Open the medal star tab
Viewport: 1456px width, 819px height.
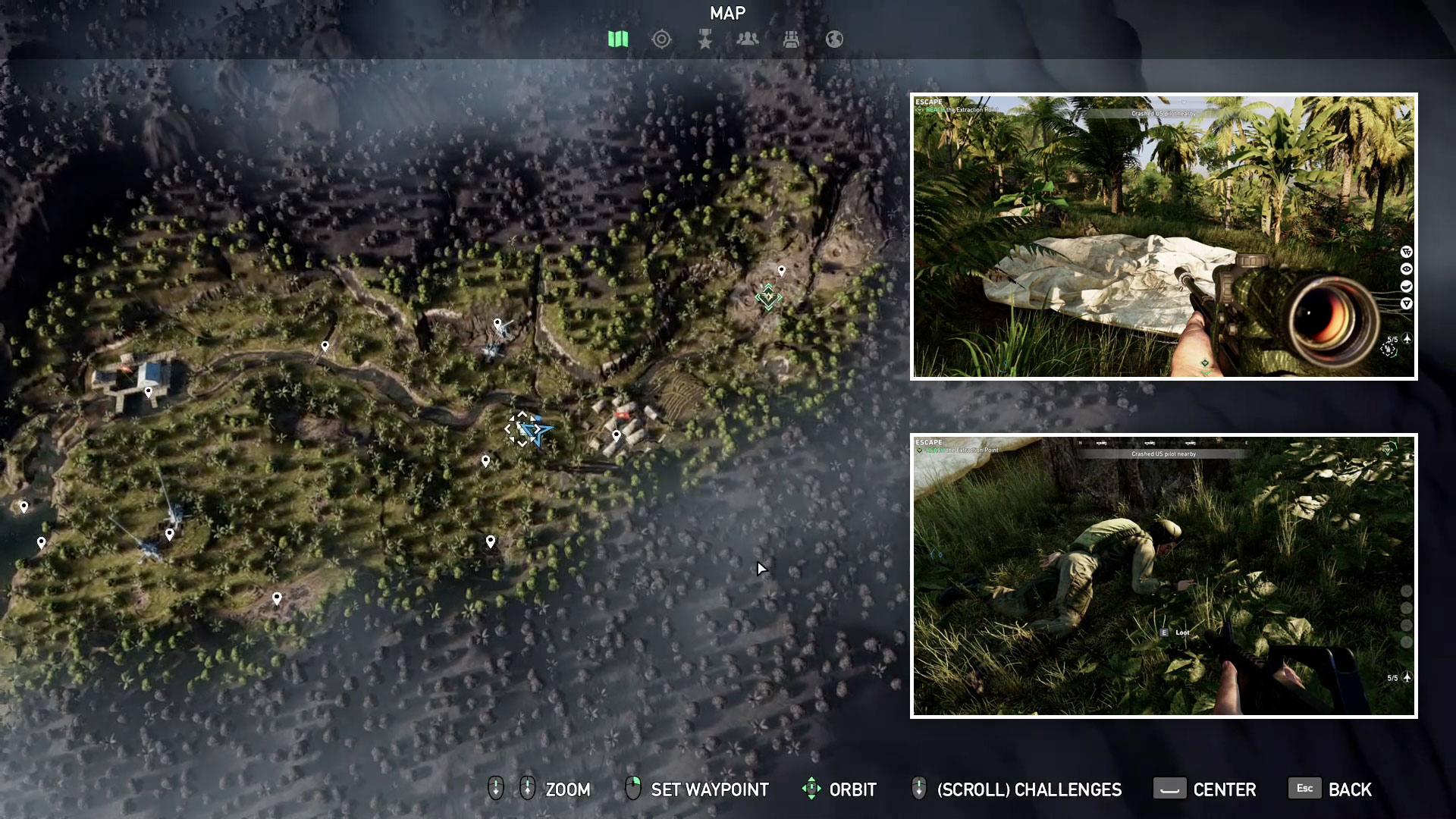coord(705,39)
